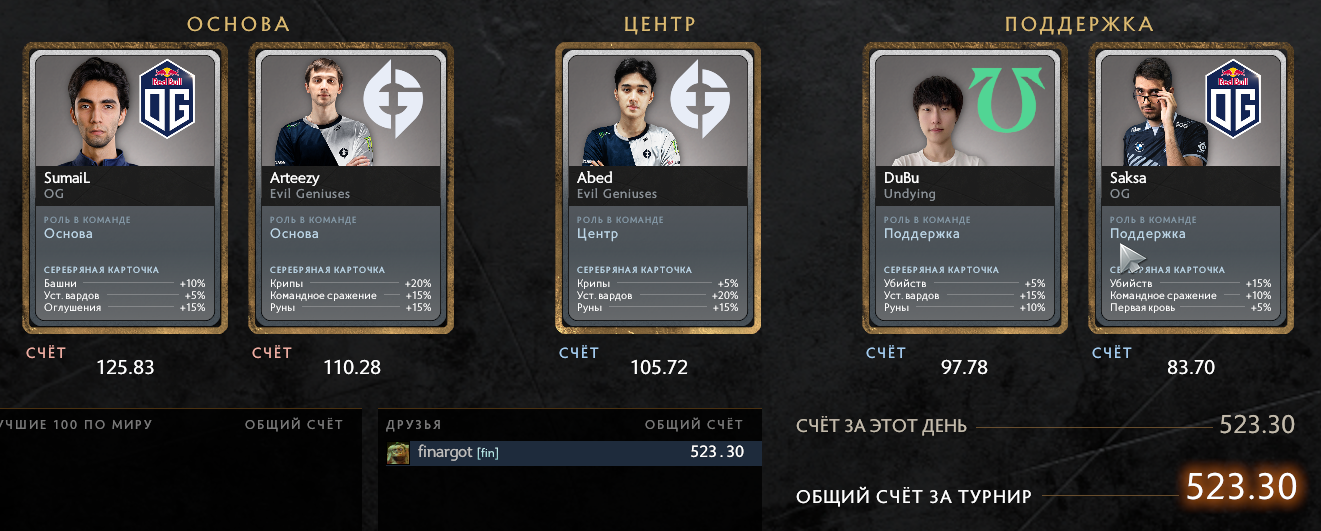Select the SumaiL player card
Viewport: 1321px width, 531px height.
(x=125, y=187)
